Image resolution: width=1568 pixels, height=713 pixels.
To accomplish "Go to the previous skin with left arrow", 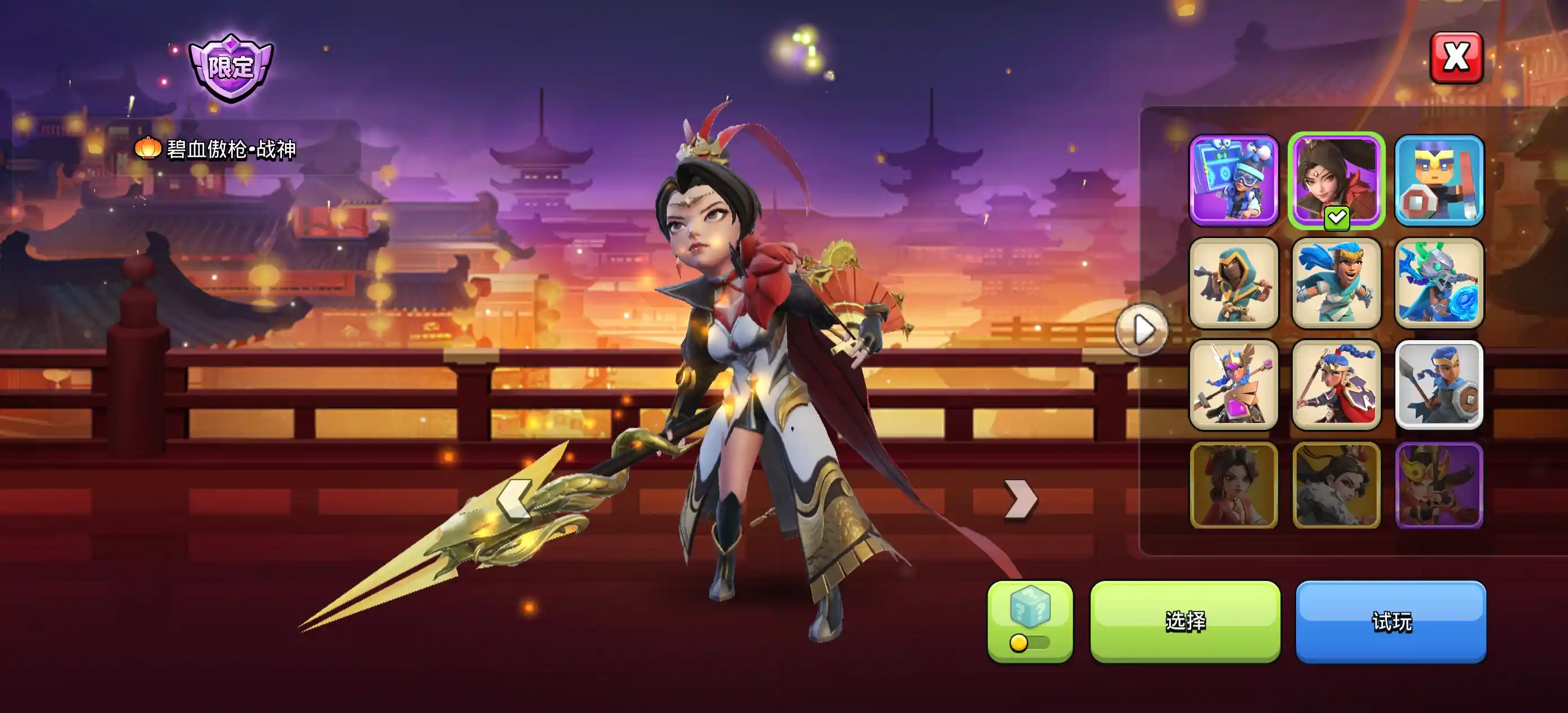I will click(514, 499).
